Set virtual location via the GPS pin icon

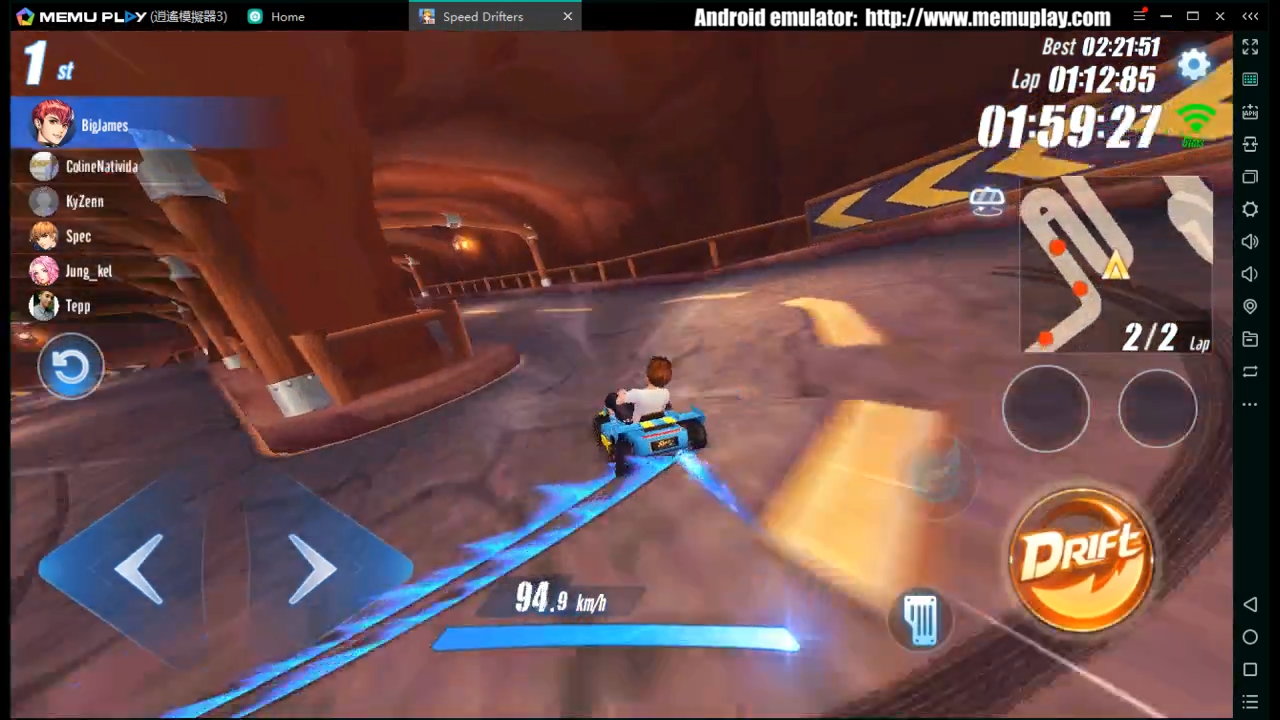click(x=1250, y=306)
